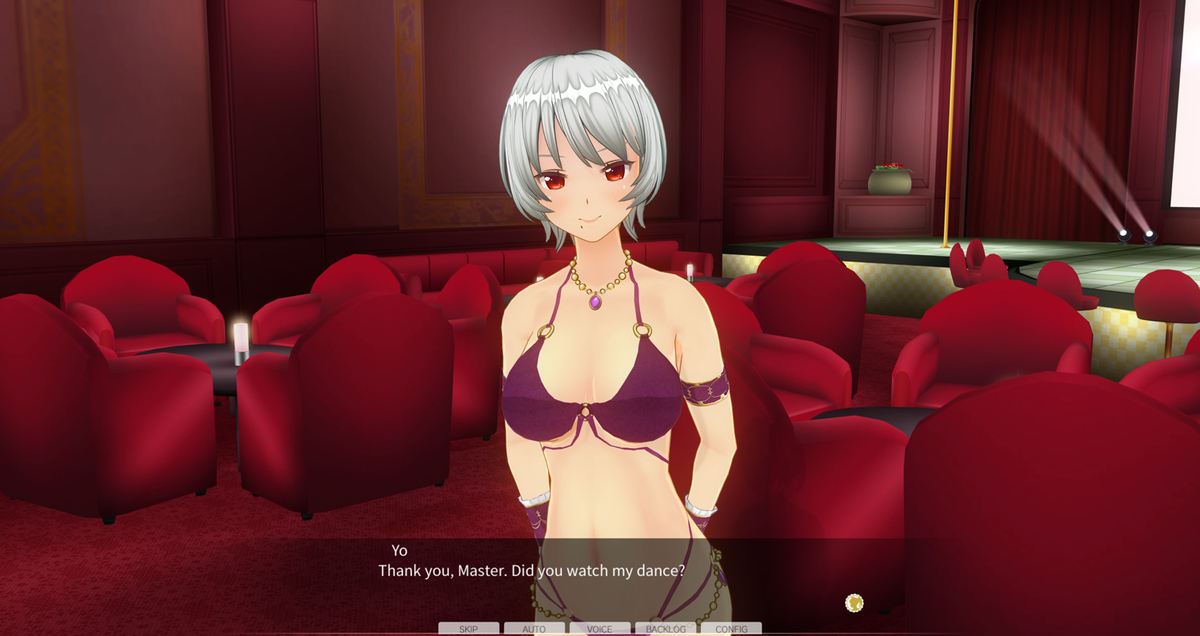This screenshot has height=636, width=1200.
Task: Enable AUTO dialogue advance
Action: 534,629
